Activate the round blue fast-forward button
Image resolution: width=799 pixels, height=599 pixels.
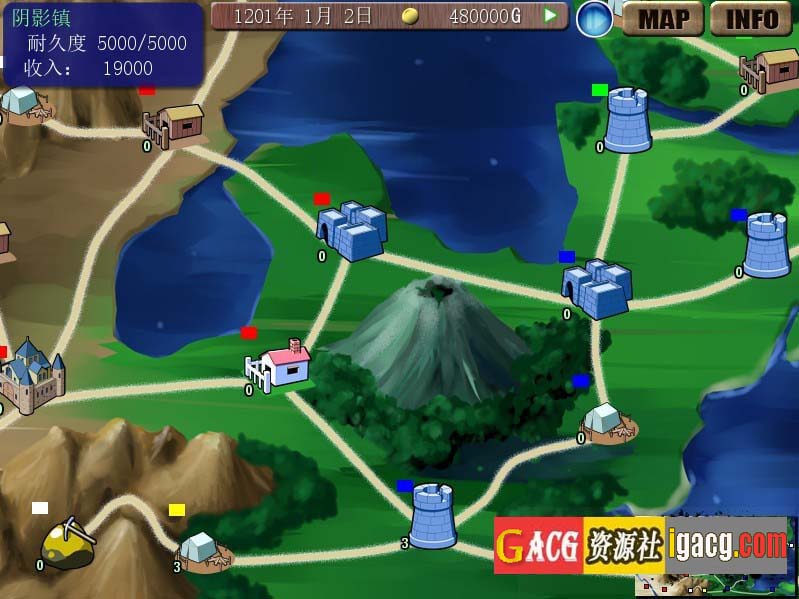(x=594, y=19)
